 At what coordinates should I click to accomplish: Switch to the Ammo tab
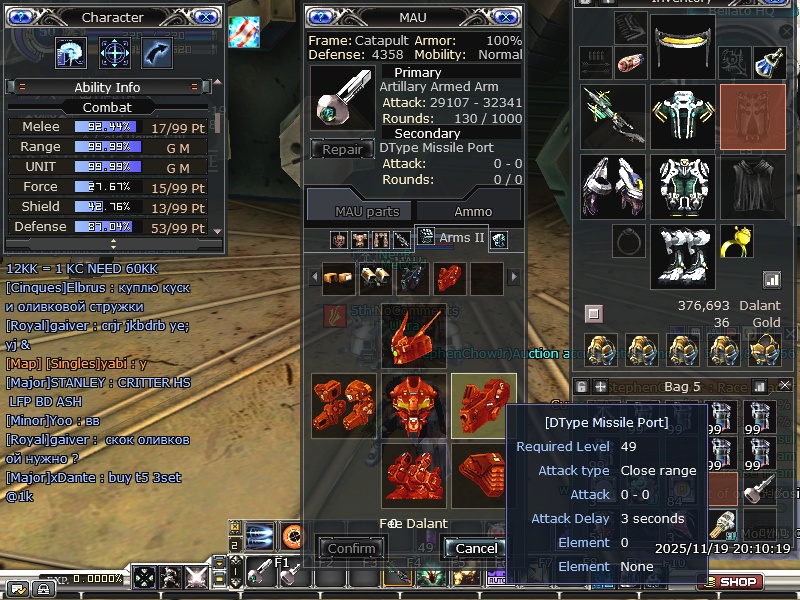click(473, 211)
